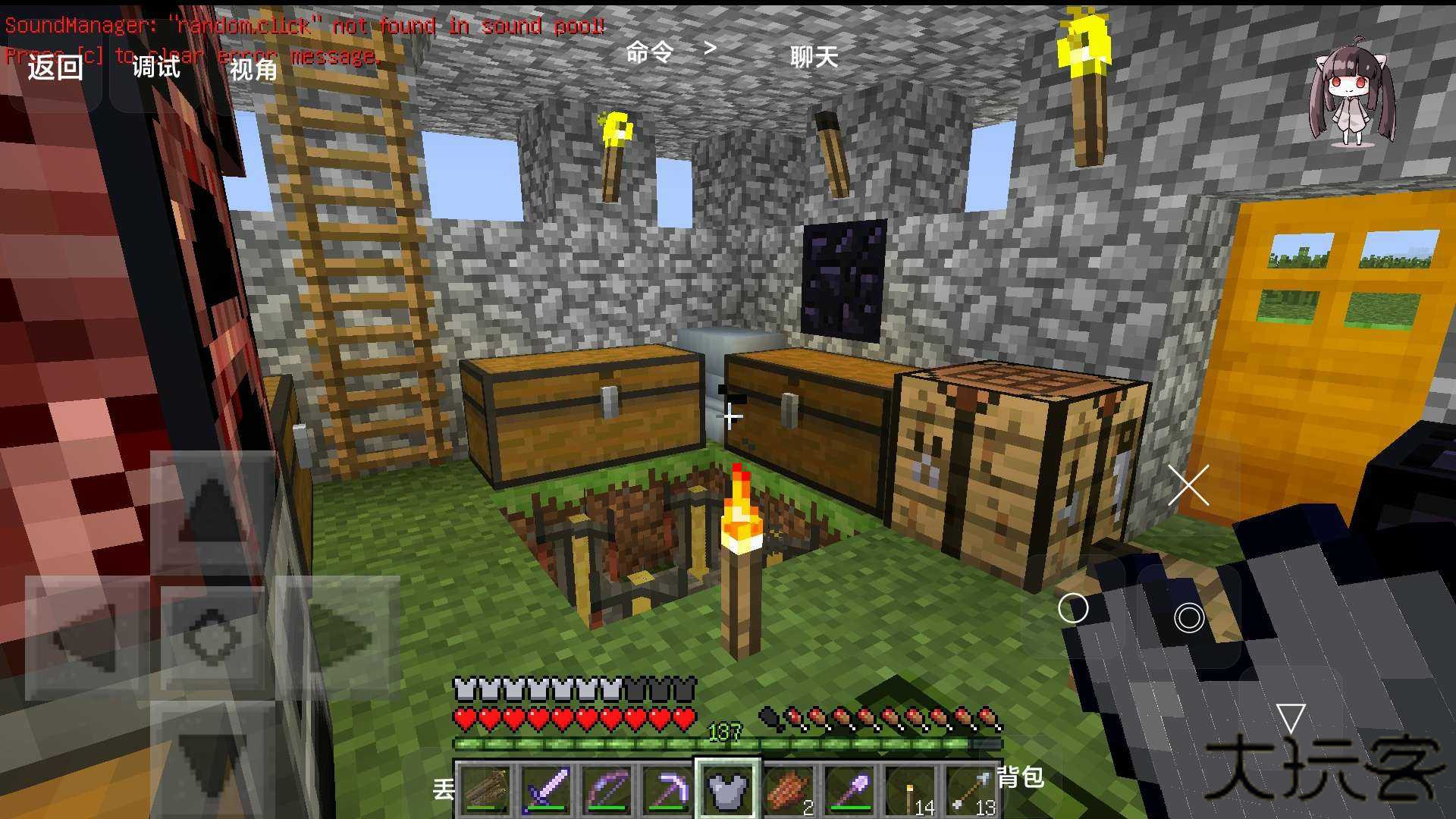Switch camera with the 视角 button
The image size is (1456, 819).
(x=253, y=70)
